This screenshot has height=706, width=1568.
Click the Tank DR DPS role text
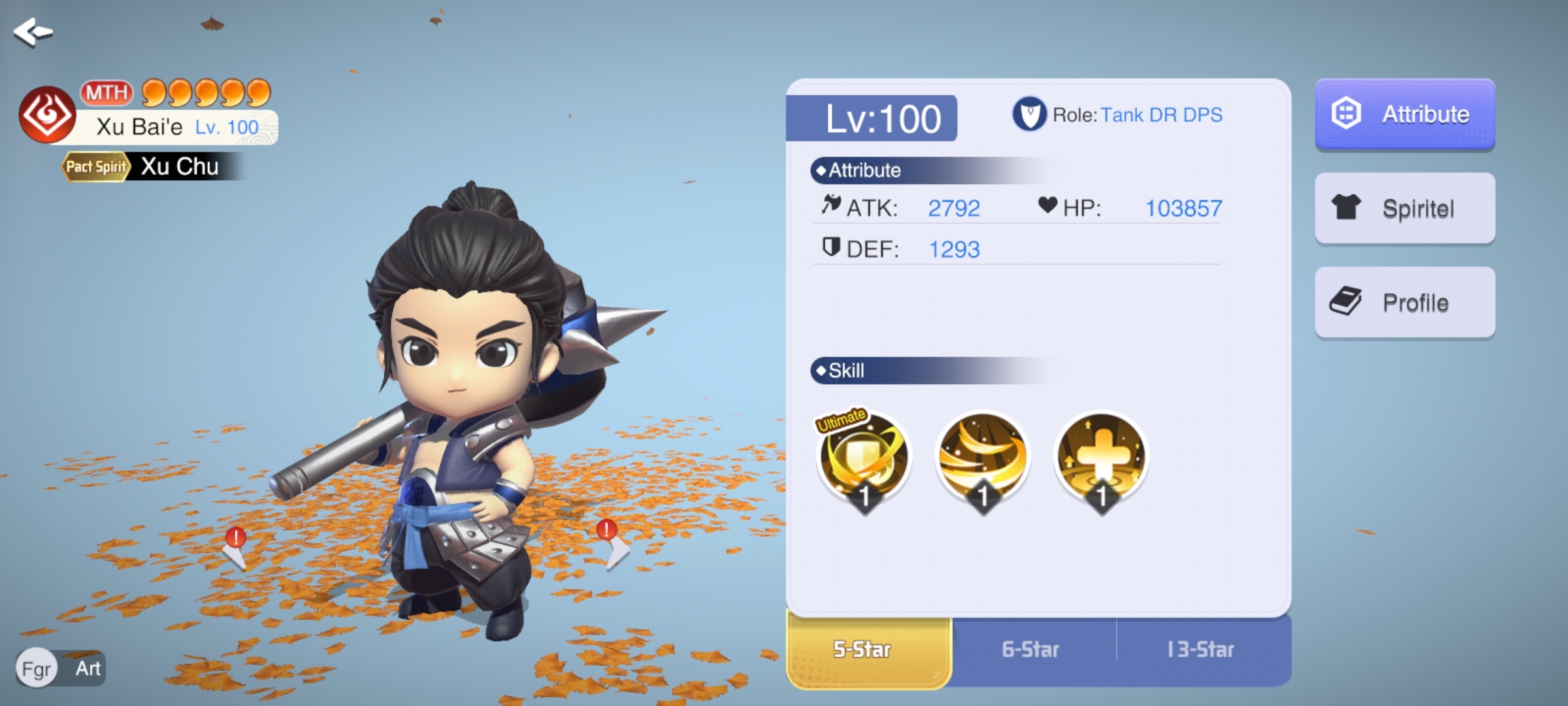click(1161, 115)
